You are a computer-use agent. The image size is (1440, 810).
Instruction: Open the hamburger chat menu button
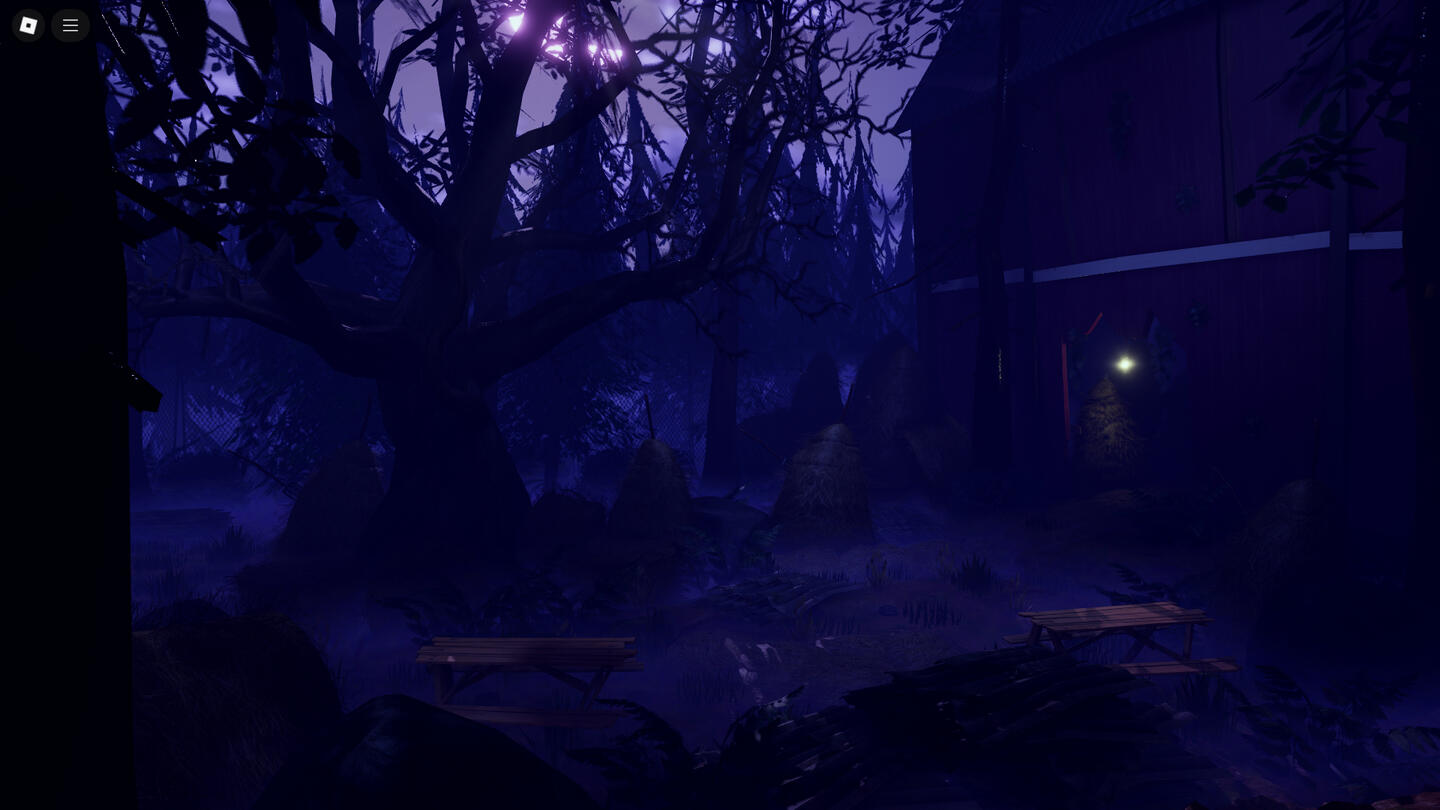[70, 25]
